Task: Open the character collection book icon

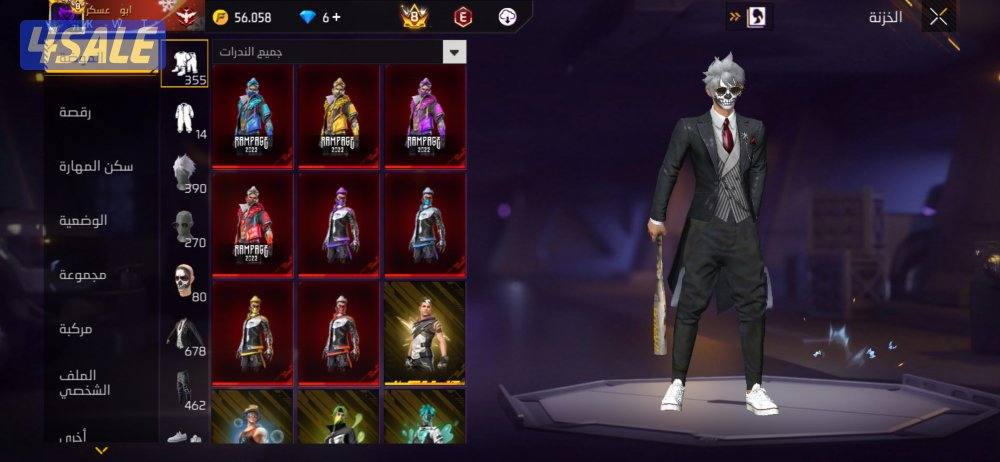Action: click(758, 16)
